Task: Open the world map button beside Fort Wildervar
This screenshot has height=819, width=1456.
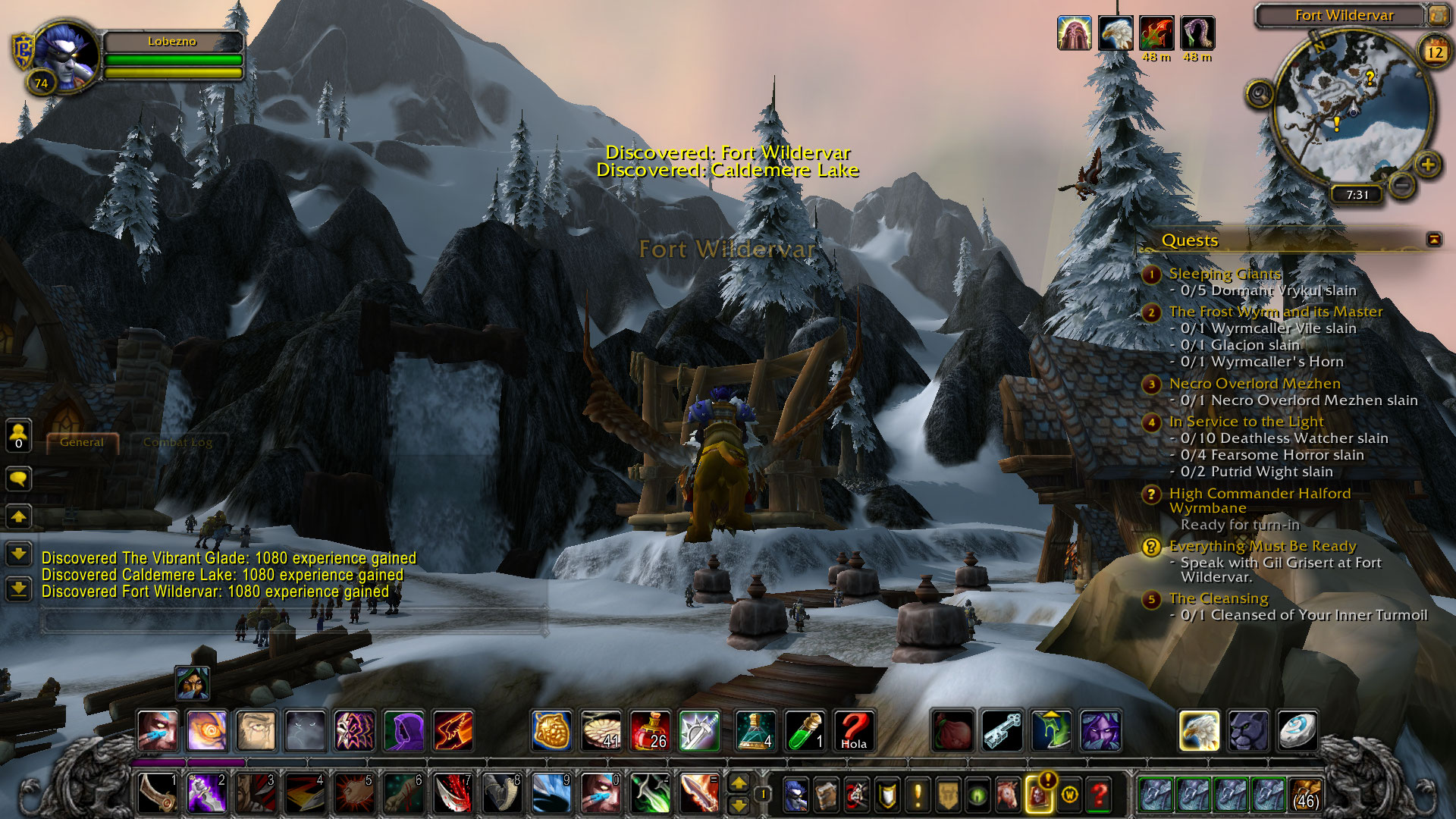Action: [x=1437, y=14]
